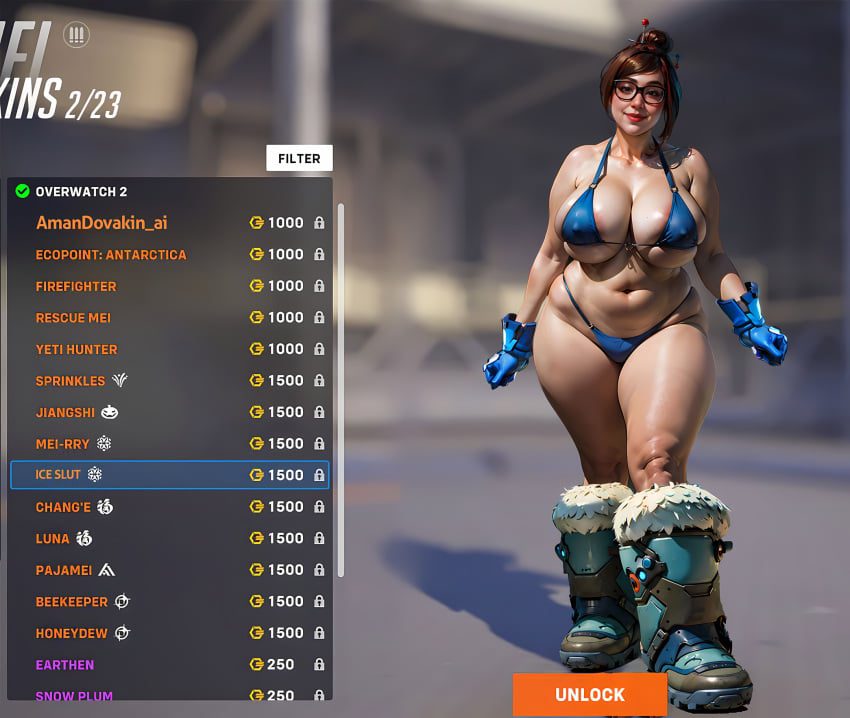Pick the Chang'e skin
Screen dimensions: 850x718
pos(63,507)
